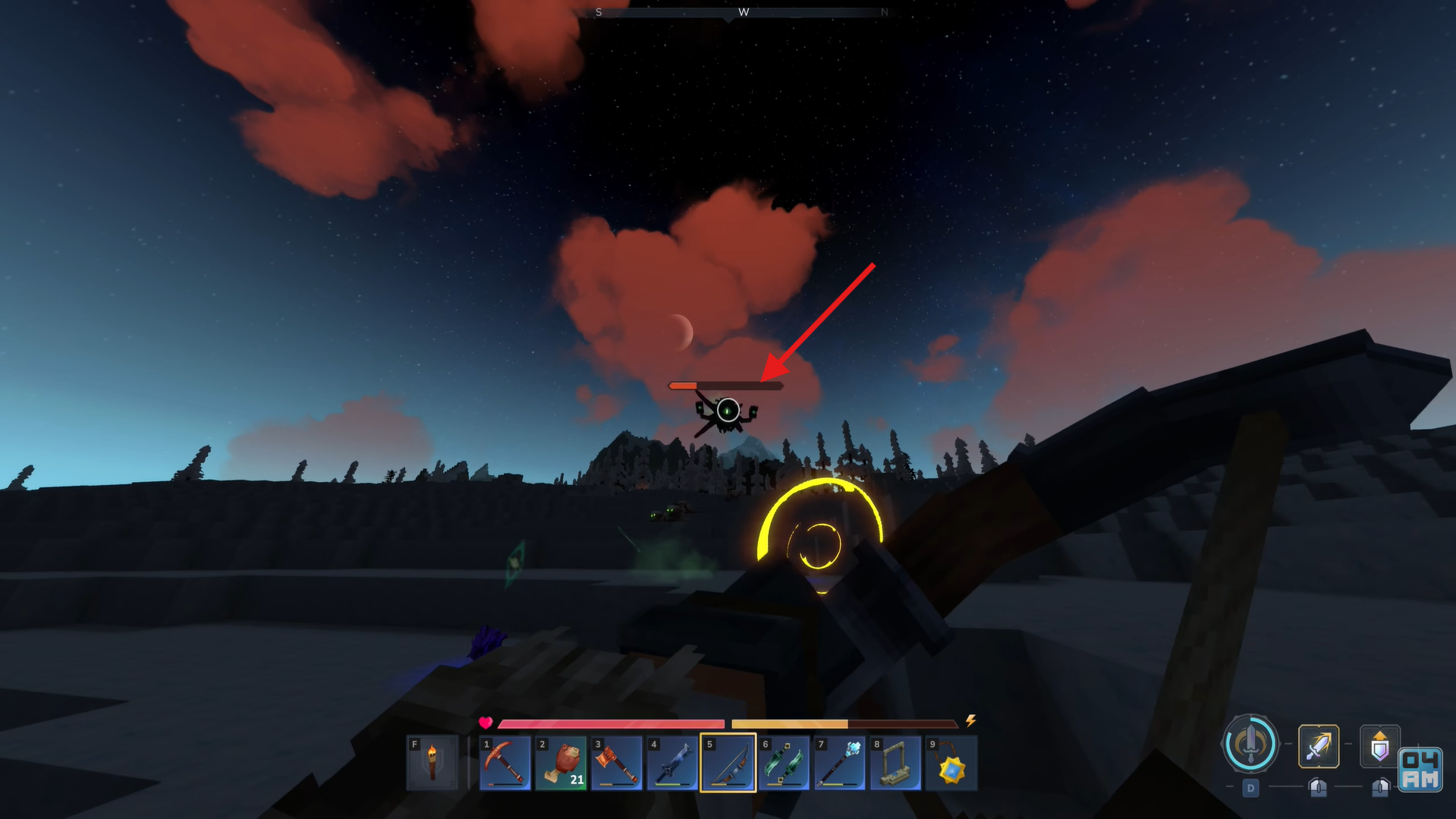Activate the golden sword strike ability

click(x=1319, y=746)
